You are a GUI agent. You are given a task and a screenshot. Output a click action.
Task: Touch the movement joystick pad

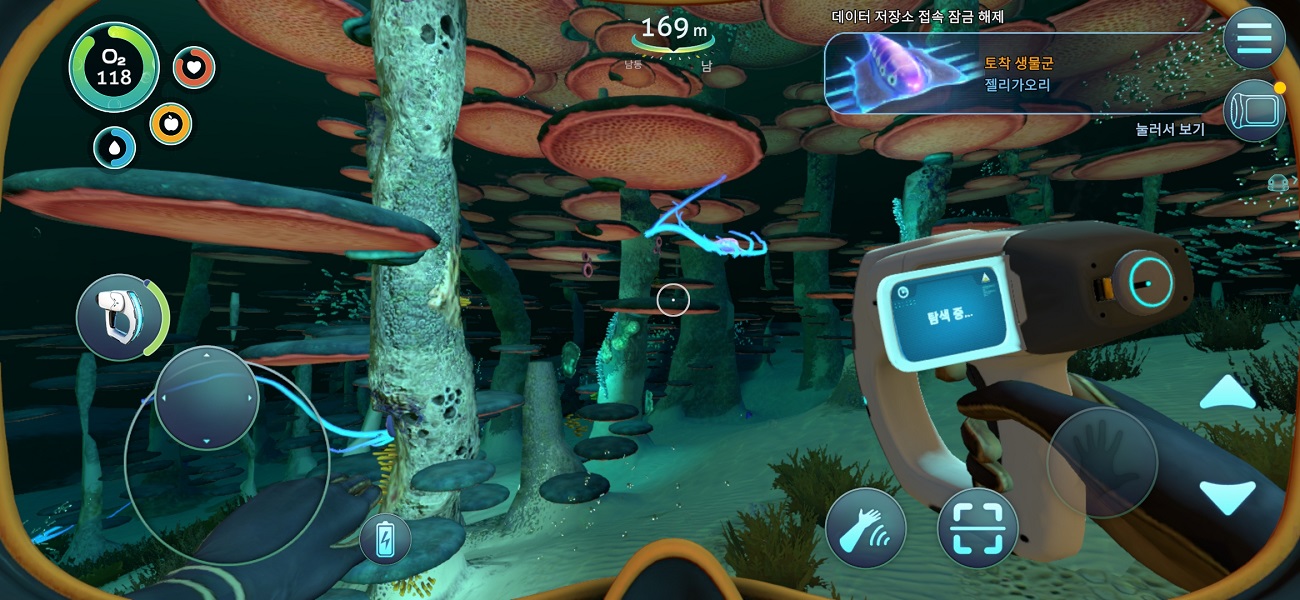pos(207,397)
